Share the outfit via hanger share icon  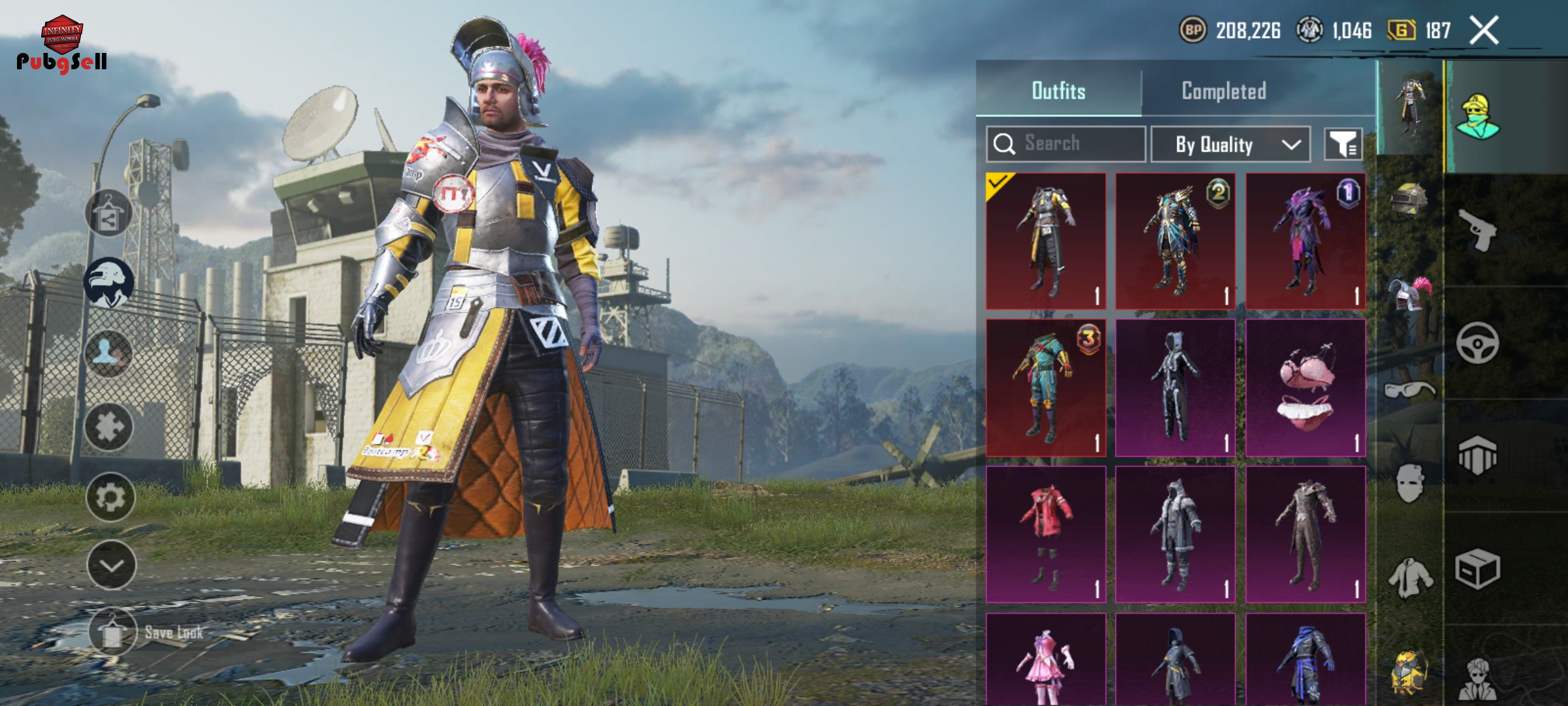click(108, 214)
